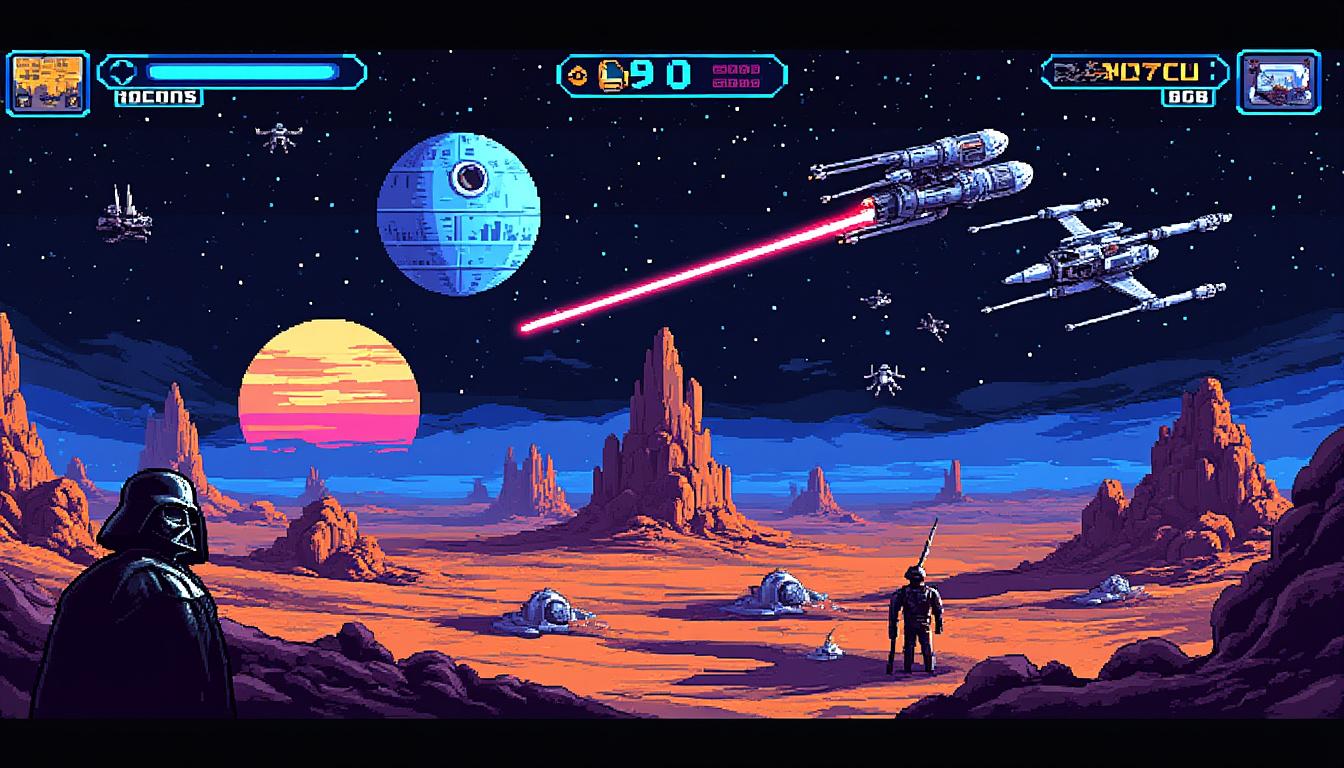This screenshot has width=1344, height=768.
Task: Expand the left chevron of the NO7CU banner
Action: pyautogui.click(x=1046, y=70)
